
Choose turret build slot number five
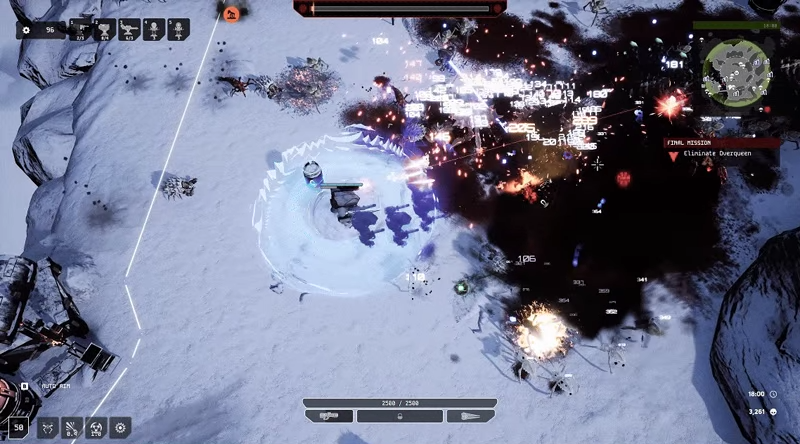[x=178, y=30]
